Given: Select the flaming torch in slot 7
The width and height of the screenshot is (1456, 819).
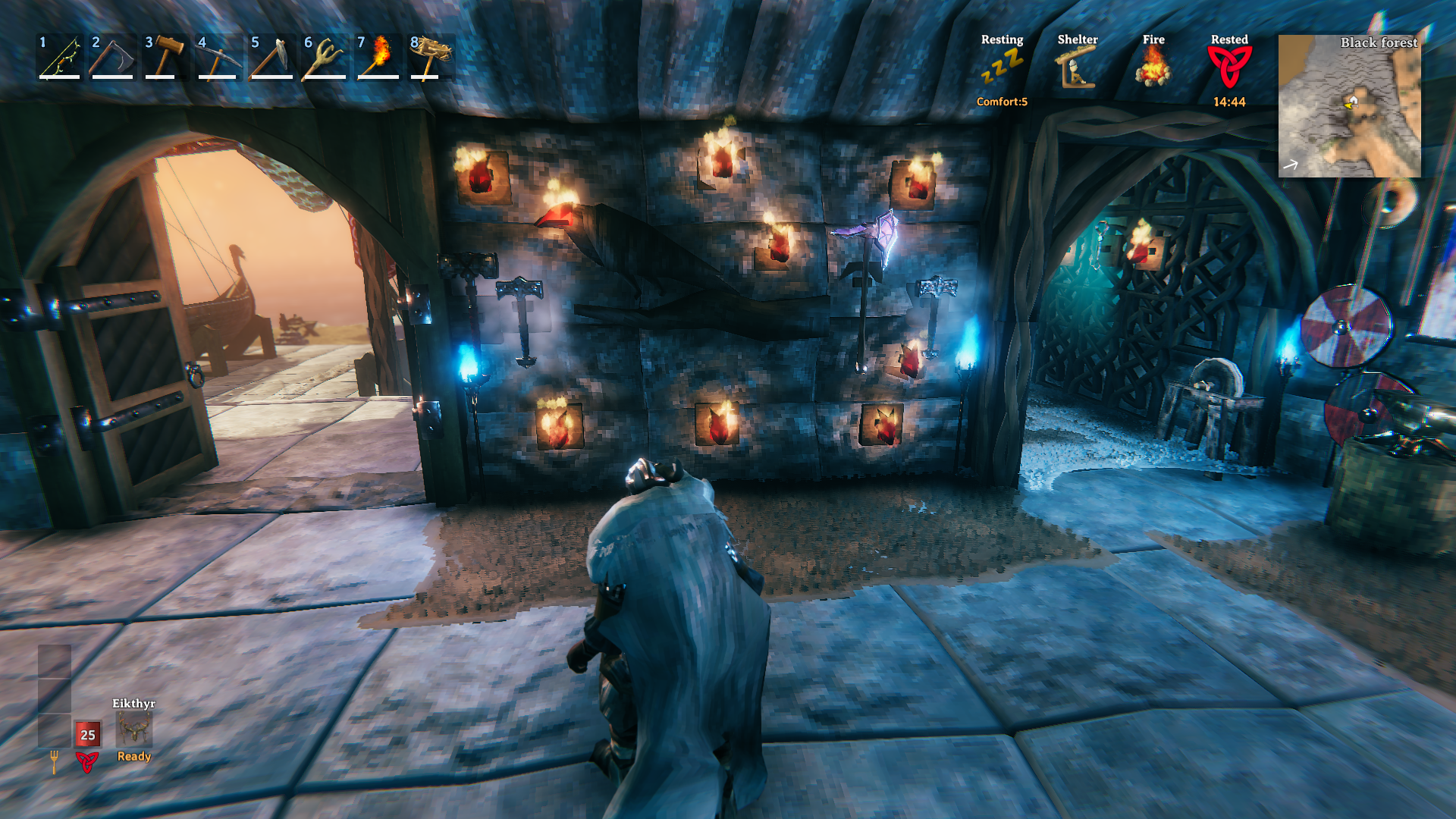Looking at the screenshot, I should 378,57.
